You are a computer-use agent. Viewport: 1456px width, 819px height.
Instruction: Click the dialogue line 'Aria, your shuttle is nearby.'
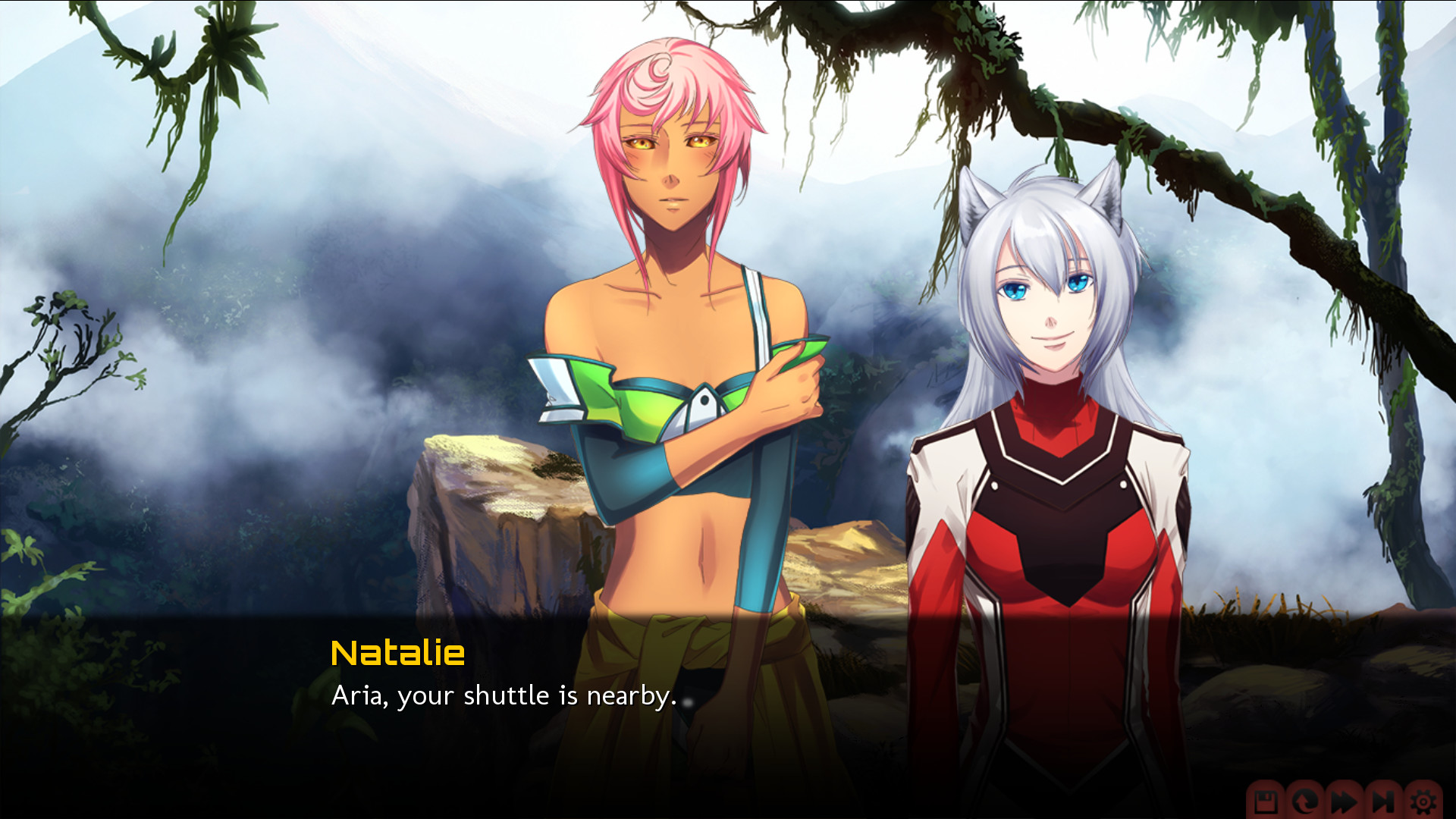click(504, 695)
